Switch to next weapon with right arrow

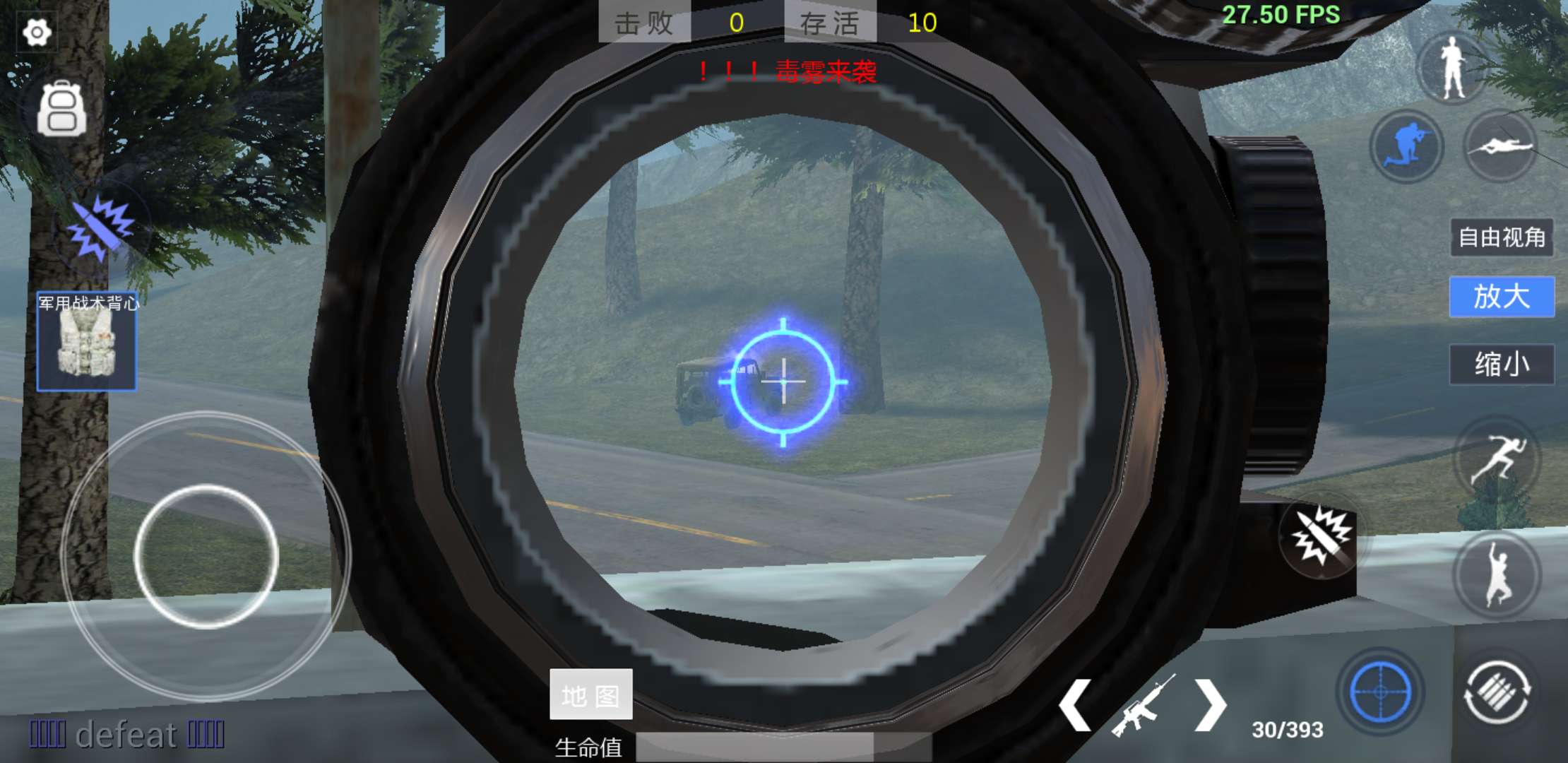(x=1209, y=705)
